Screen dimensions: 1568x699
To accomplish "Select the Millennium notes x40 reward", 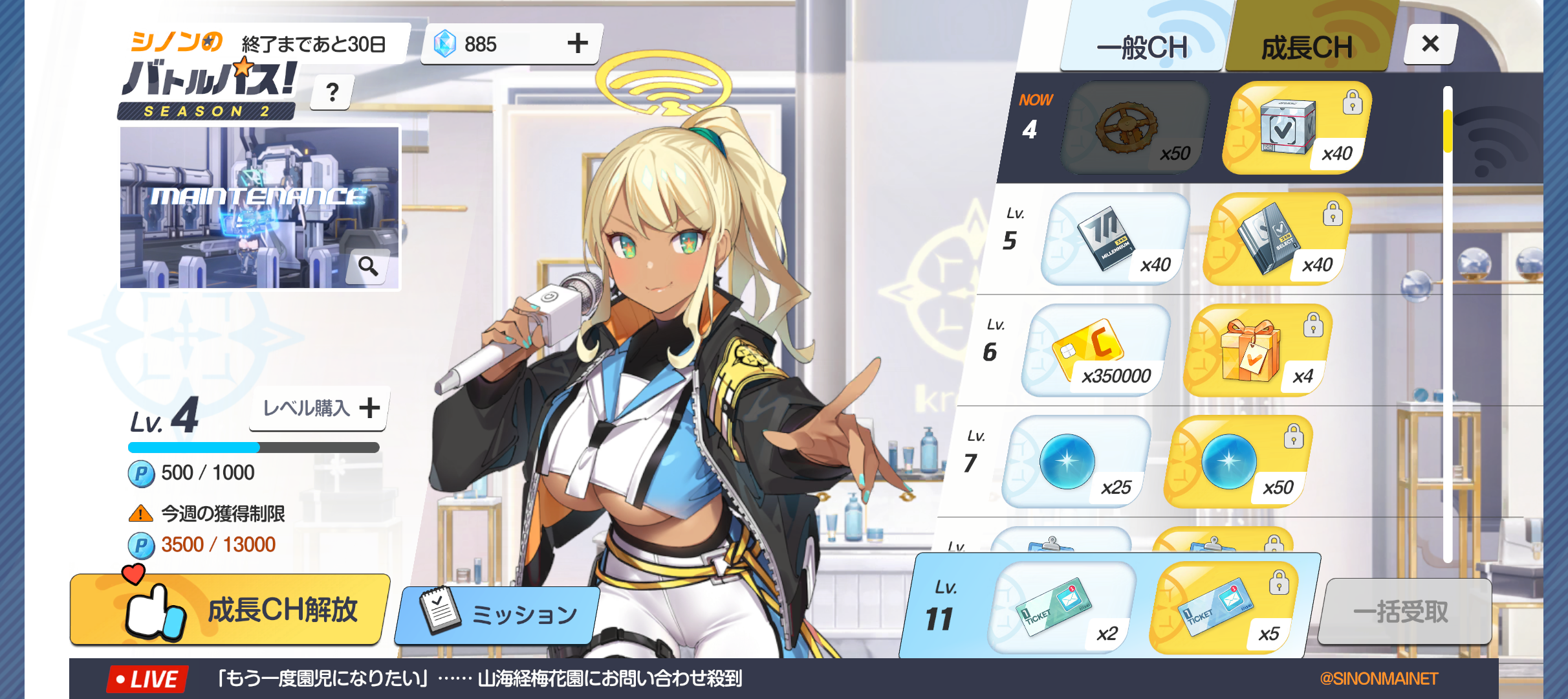I will 1115,239.
